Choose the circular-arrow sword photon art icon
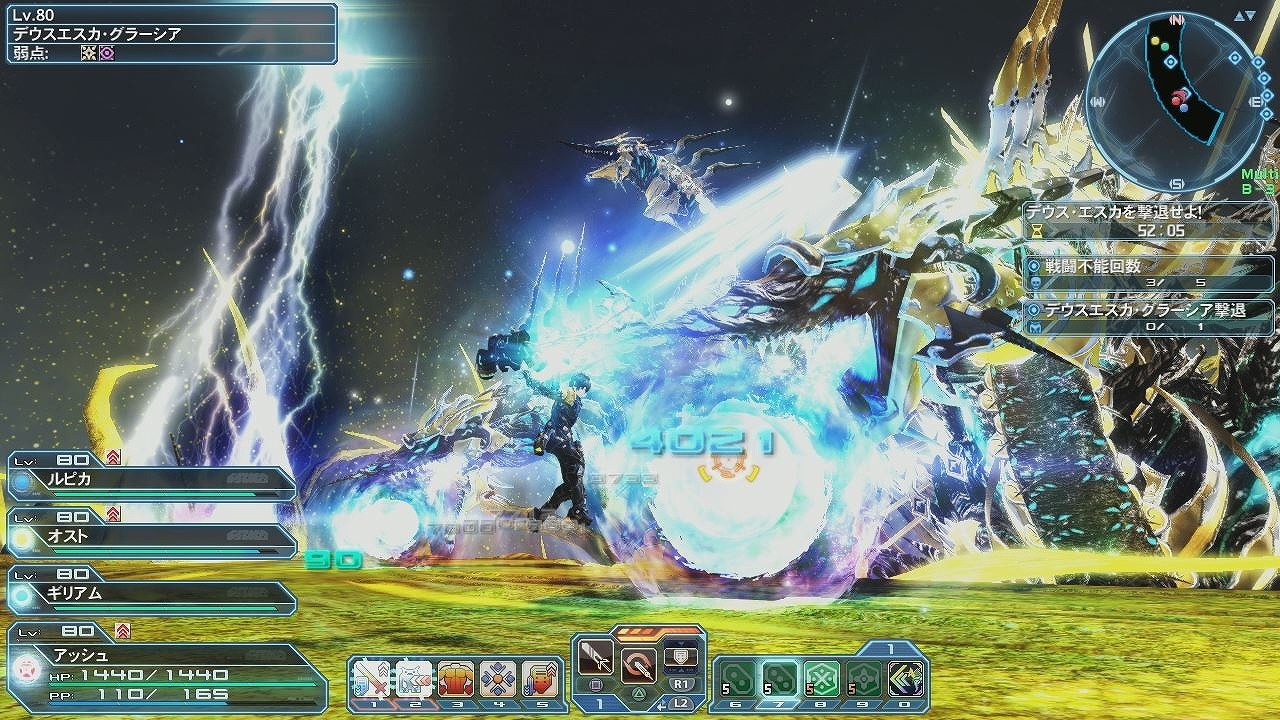This screenshot has height=720, width=1280. coord(638,663)
